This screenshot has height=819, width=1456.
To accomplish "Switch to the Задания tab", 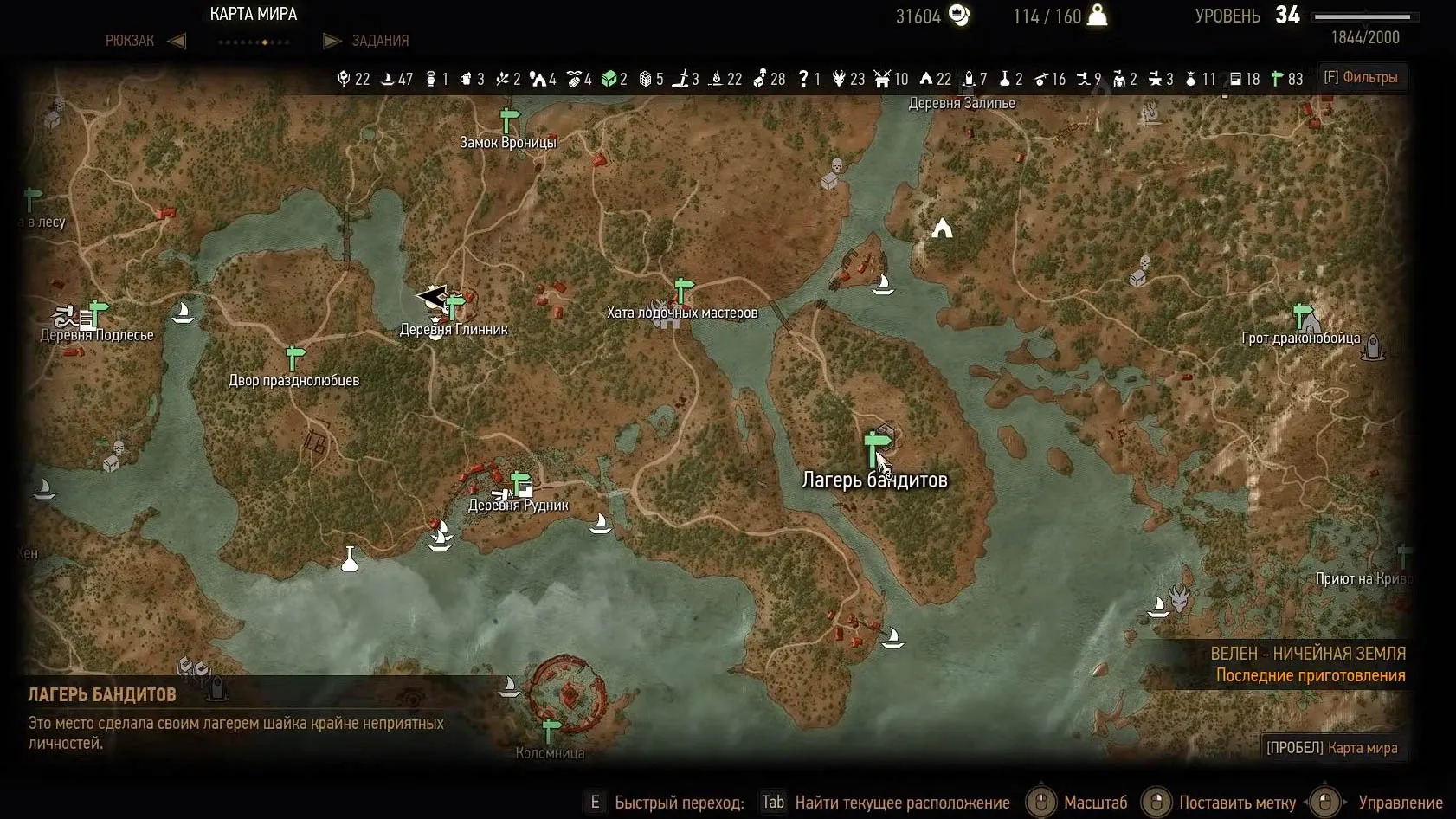I will 379,41.
